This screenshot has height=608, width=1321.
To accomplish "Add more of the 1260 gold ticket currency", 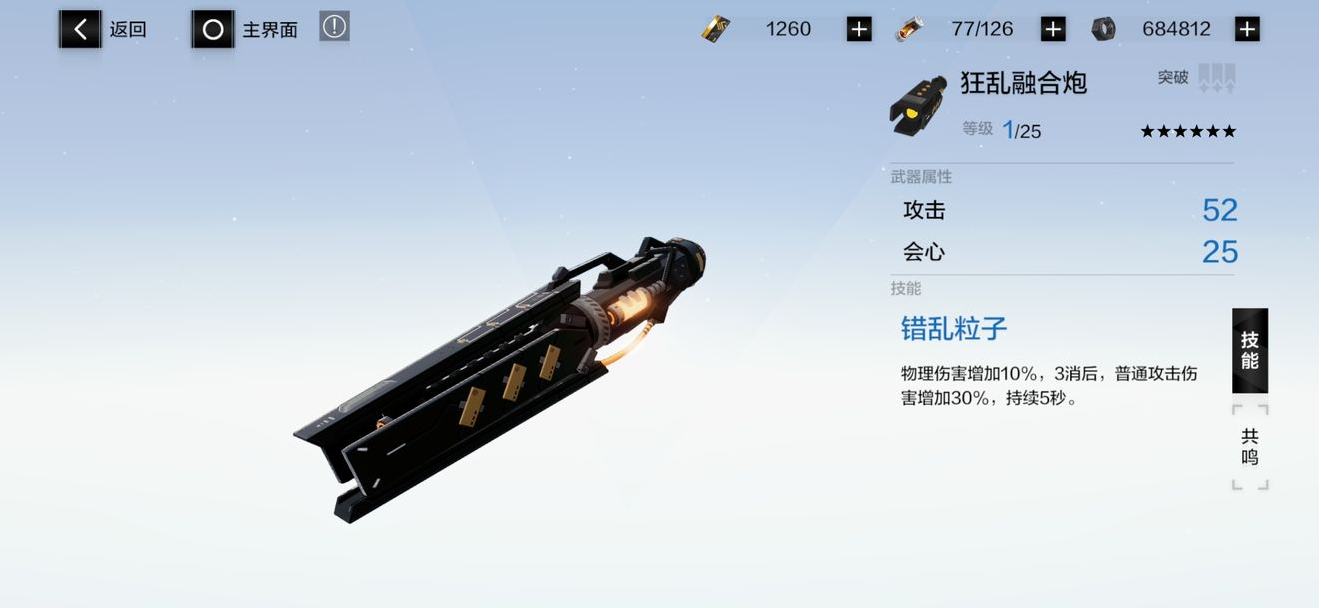I will [859, 30].
